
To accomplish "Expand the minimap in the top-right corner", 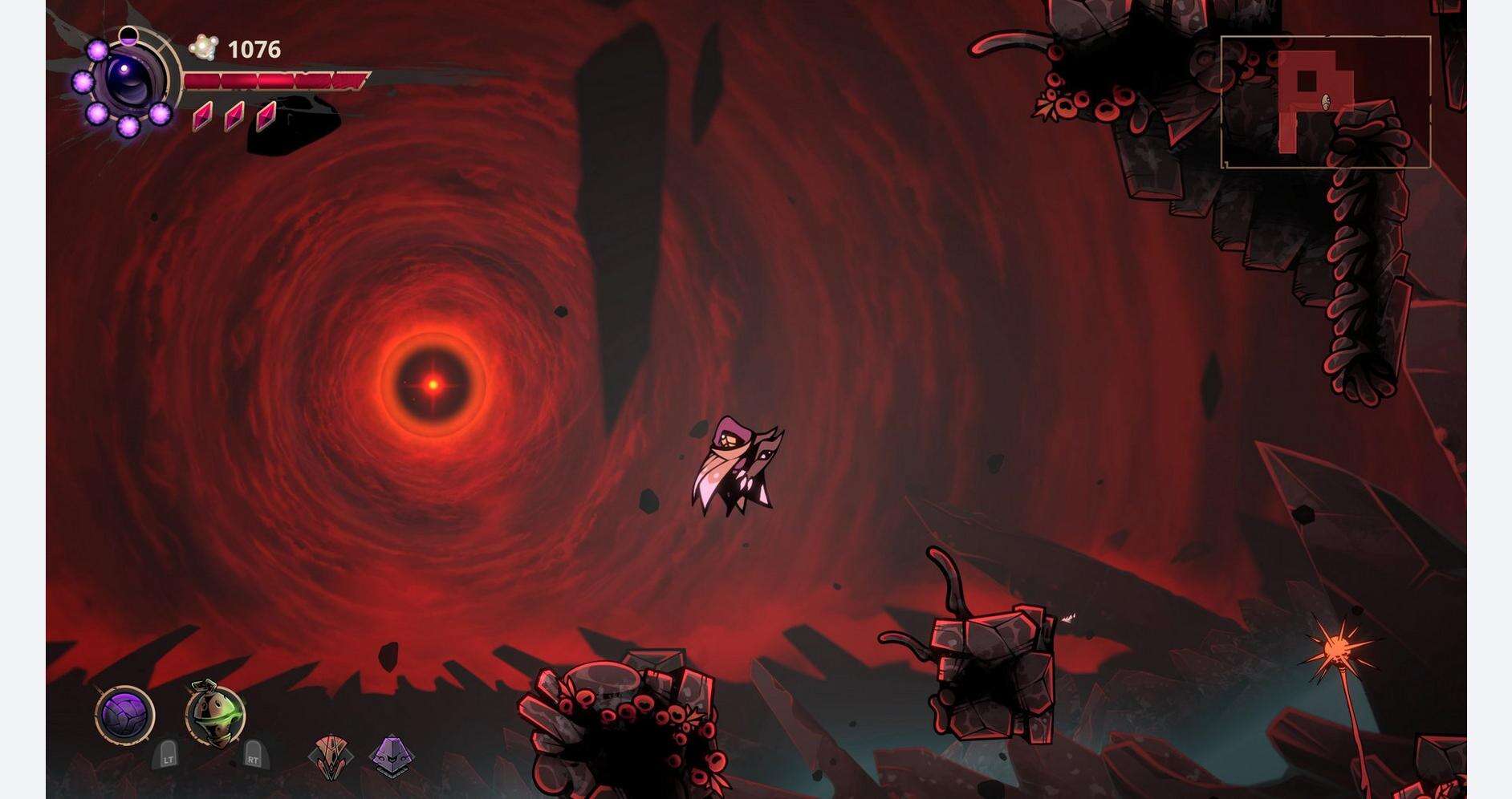I will tap(1327, 100).
